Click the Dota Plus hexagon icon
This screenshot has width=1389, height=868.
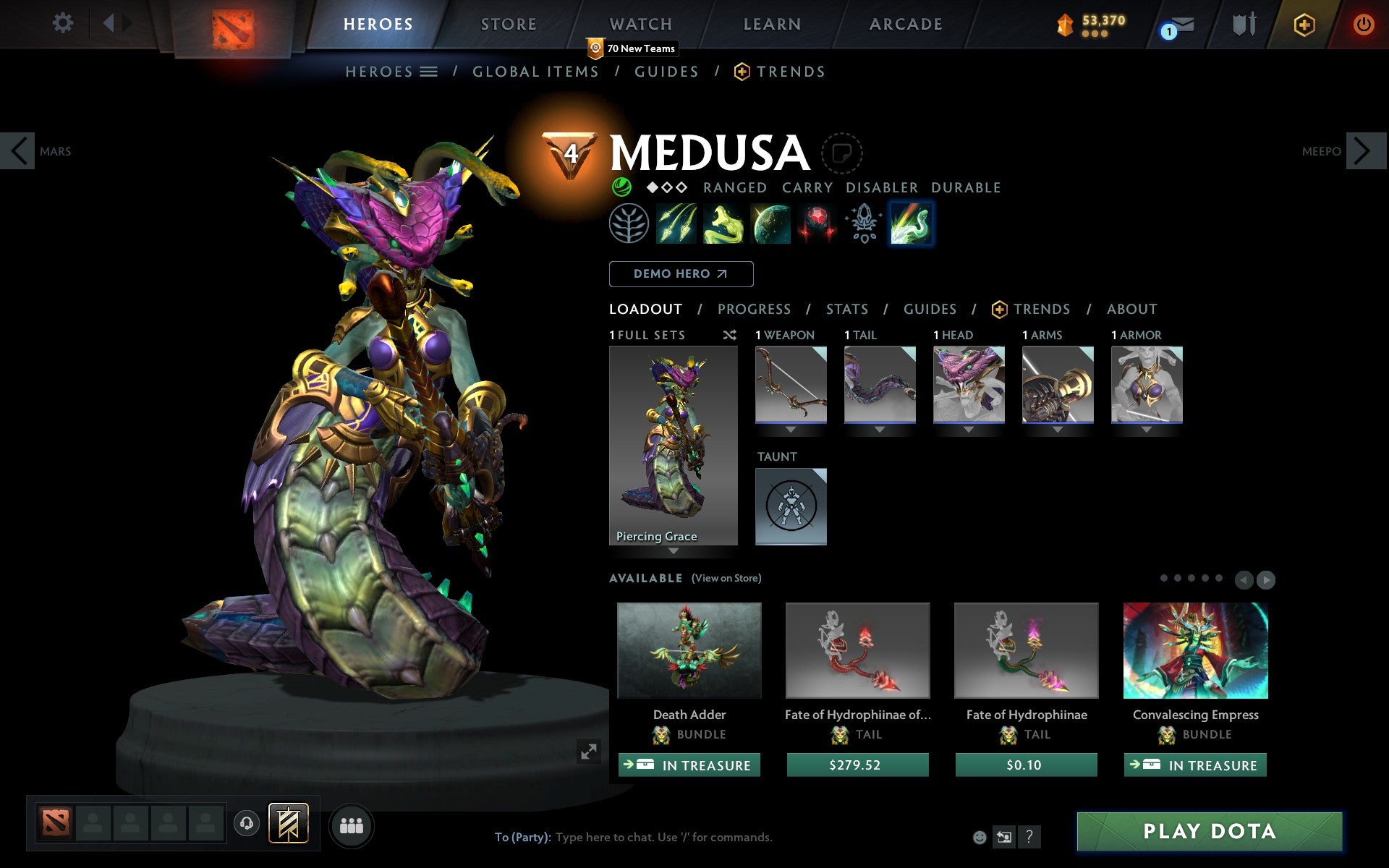pos(1304,23)
